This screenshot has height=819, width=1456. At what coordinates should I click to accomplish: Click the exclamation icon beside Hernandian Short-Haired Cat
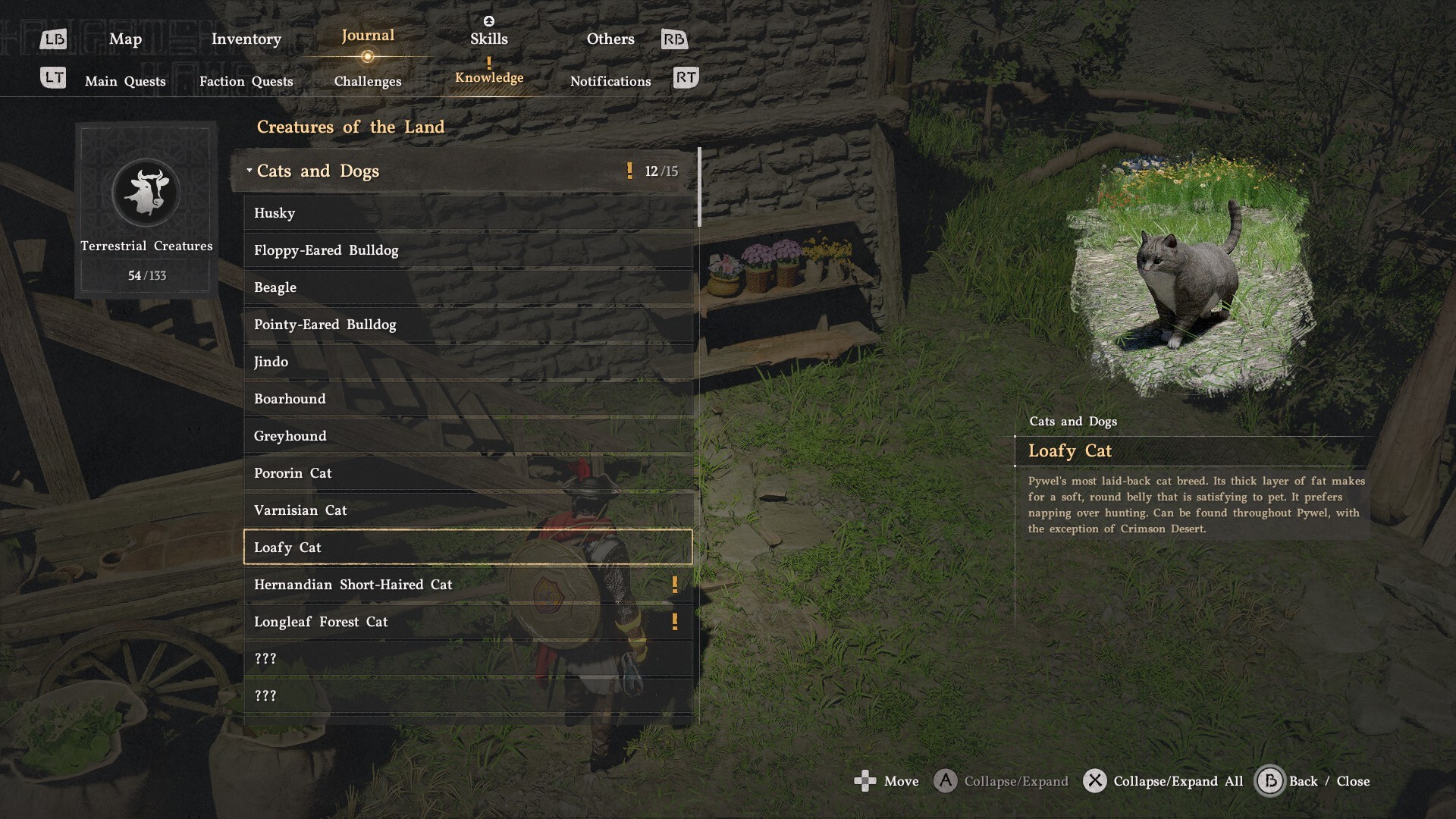[675, 584]
